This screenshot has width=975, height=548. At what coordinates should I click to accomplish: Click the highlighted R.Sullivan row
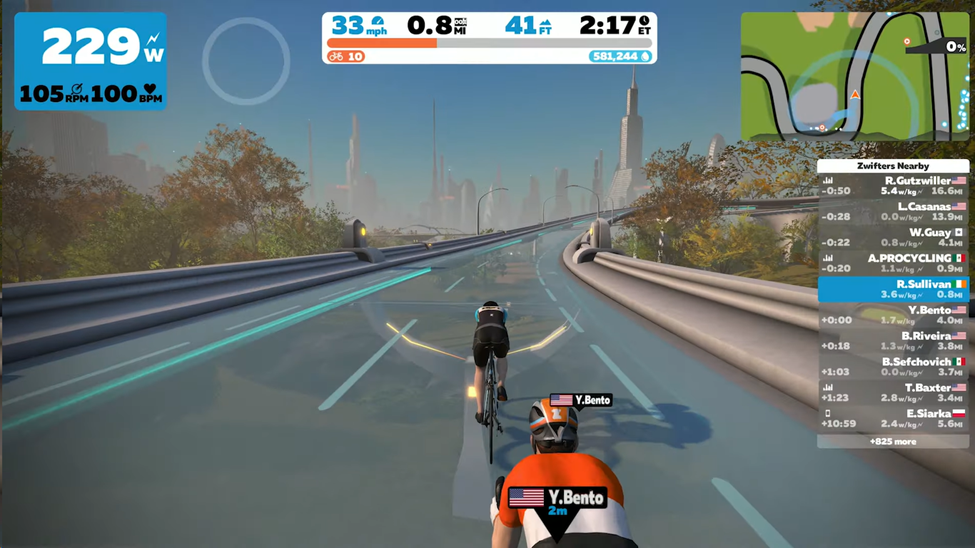(x=893, y=289)
